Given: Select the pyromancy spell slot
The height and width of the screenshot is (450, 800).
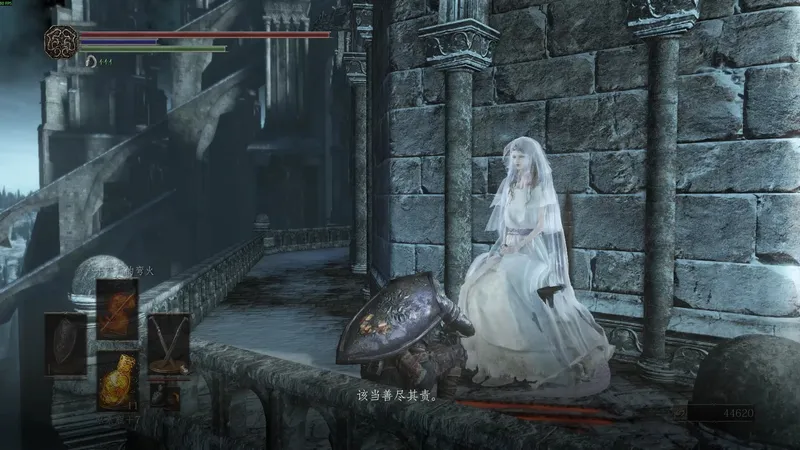Looking at the screenshot, I should (x=116, y=306).
